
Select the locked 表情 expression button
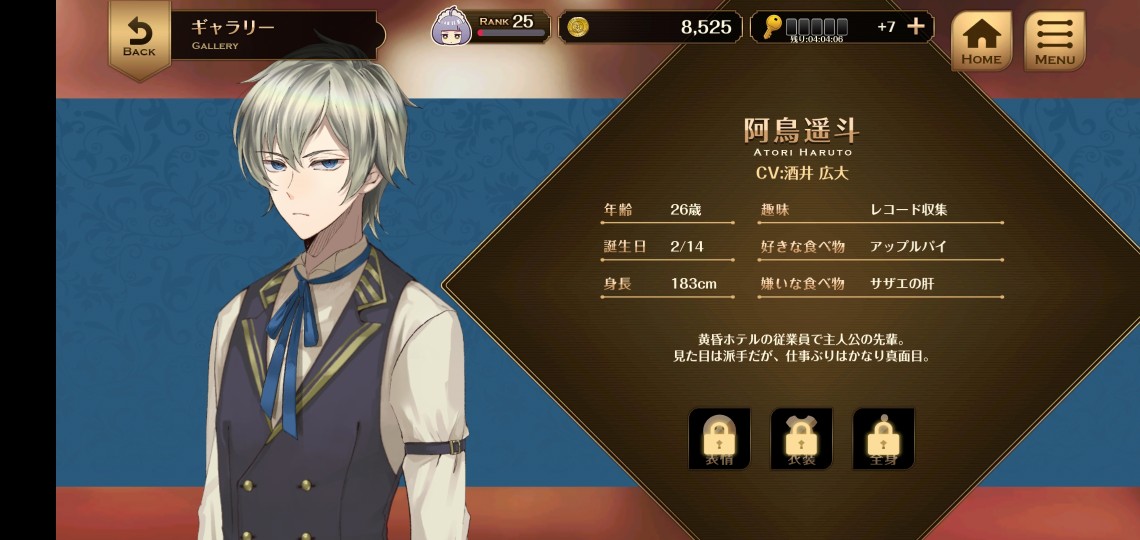coord(719,439)
